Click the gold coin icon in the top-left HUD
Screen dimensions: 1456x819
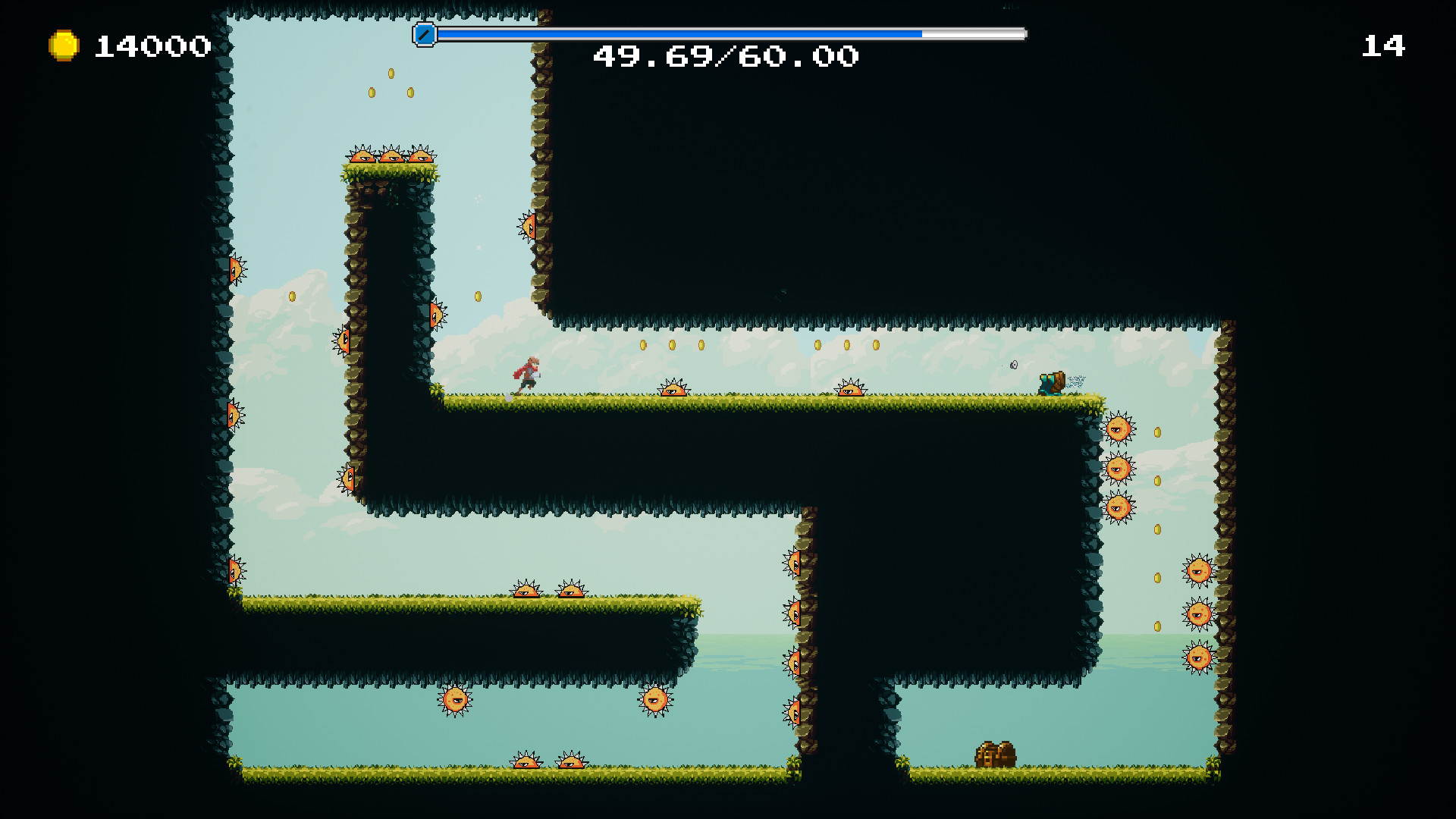[63, 45]
